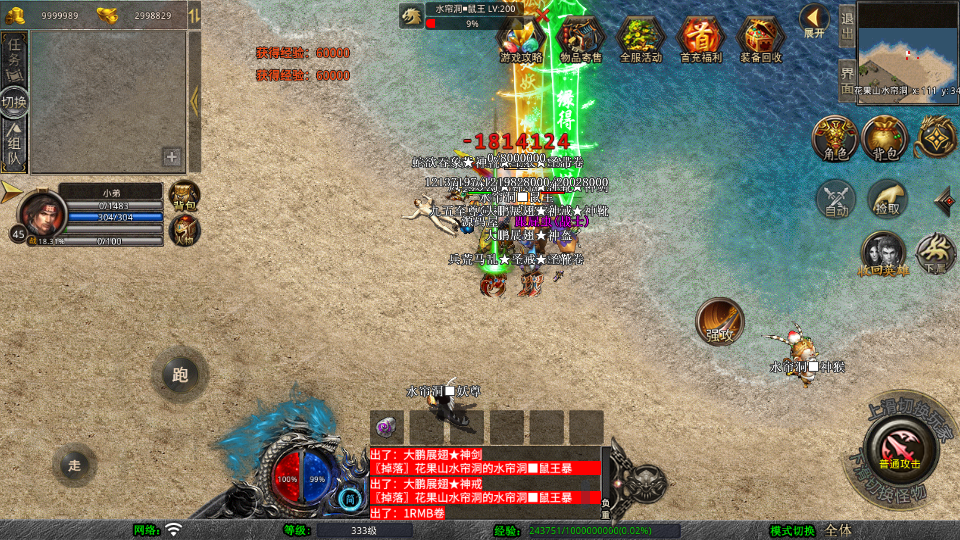Click the 切换 switch button
The width and height of the screenshot is (960, 540).
[14, 102]
